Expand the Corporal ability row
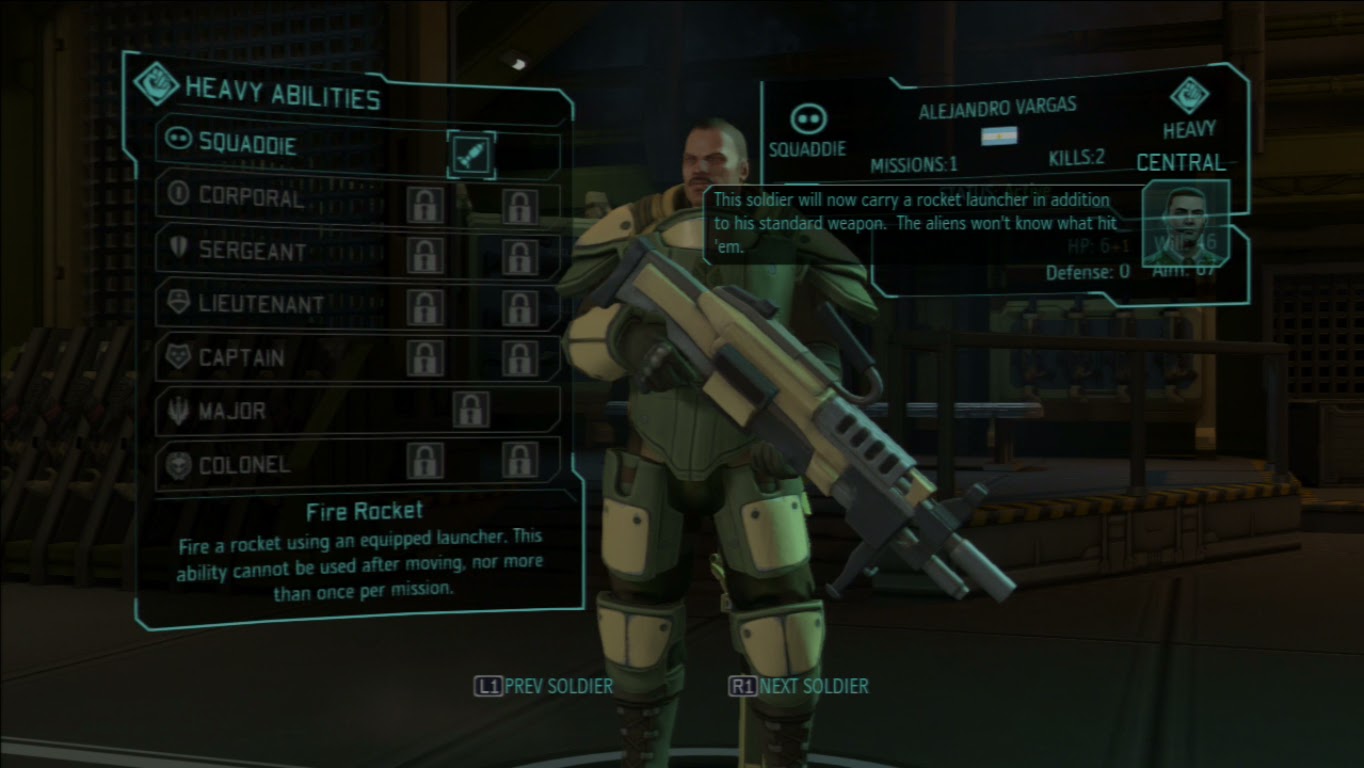Viewport: 1364px width, 768px height. click(x=300, y=197)
